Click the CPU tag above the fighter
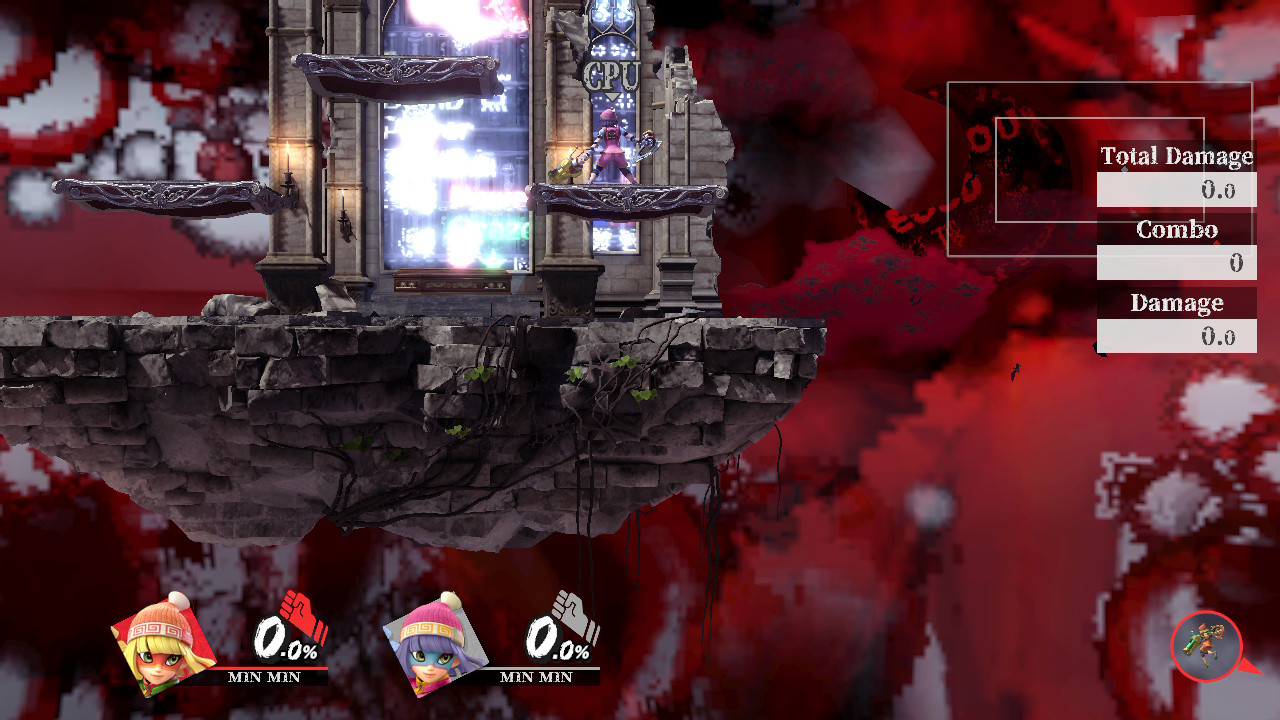 point(610,73)
